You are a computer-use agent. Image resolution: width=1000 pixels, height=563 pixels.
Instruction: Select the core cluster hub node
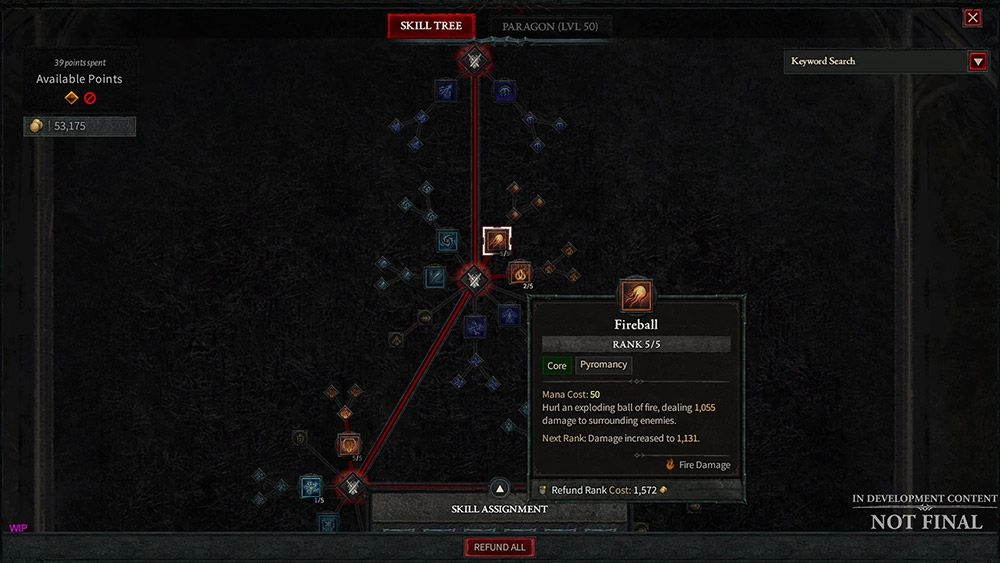[475, 281]
